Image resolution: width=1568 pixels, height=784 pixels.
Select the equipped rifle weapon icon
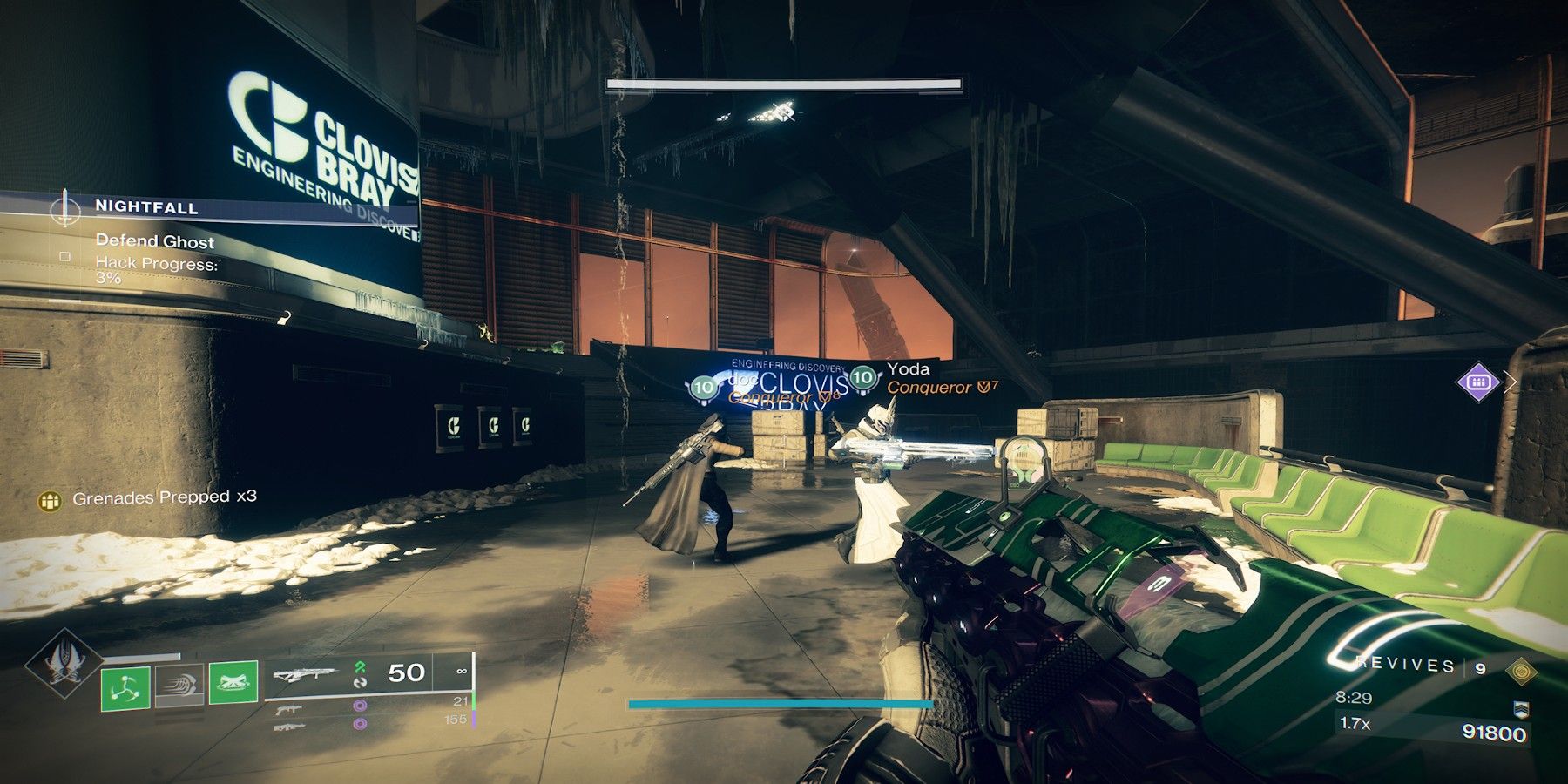pos(308,675)
